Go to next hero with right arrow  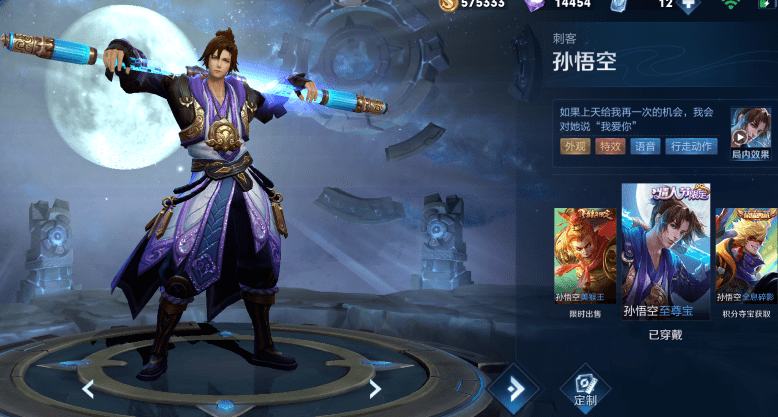coord(375,389)
